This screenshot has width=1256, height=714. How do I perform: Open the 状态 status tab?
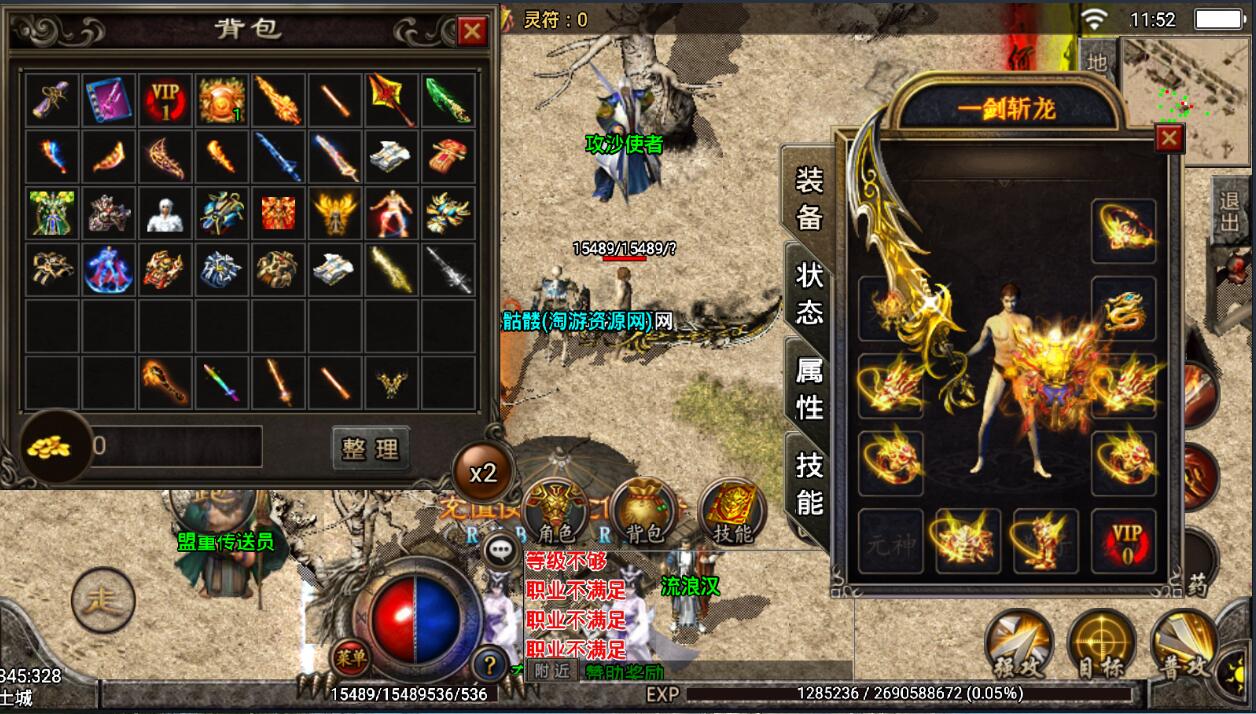[x=809, y=293]
